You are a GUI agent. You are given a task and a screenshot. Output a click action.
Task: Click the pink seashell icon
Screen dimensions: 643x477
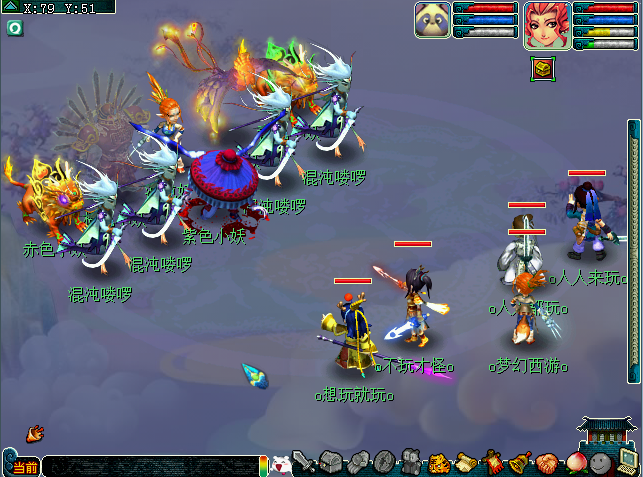546,462
